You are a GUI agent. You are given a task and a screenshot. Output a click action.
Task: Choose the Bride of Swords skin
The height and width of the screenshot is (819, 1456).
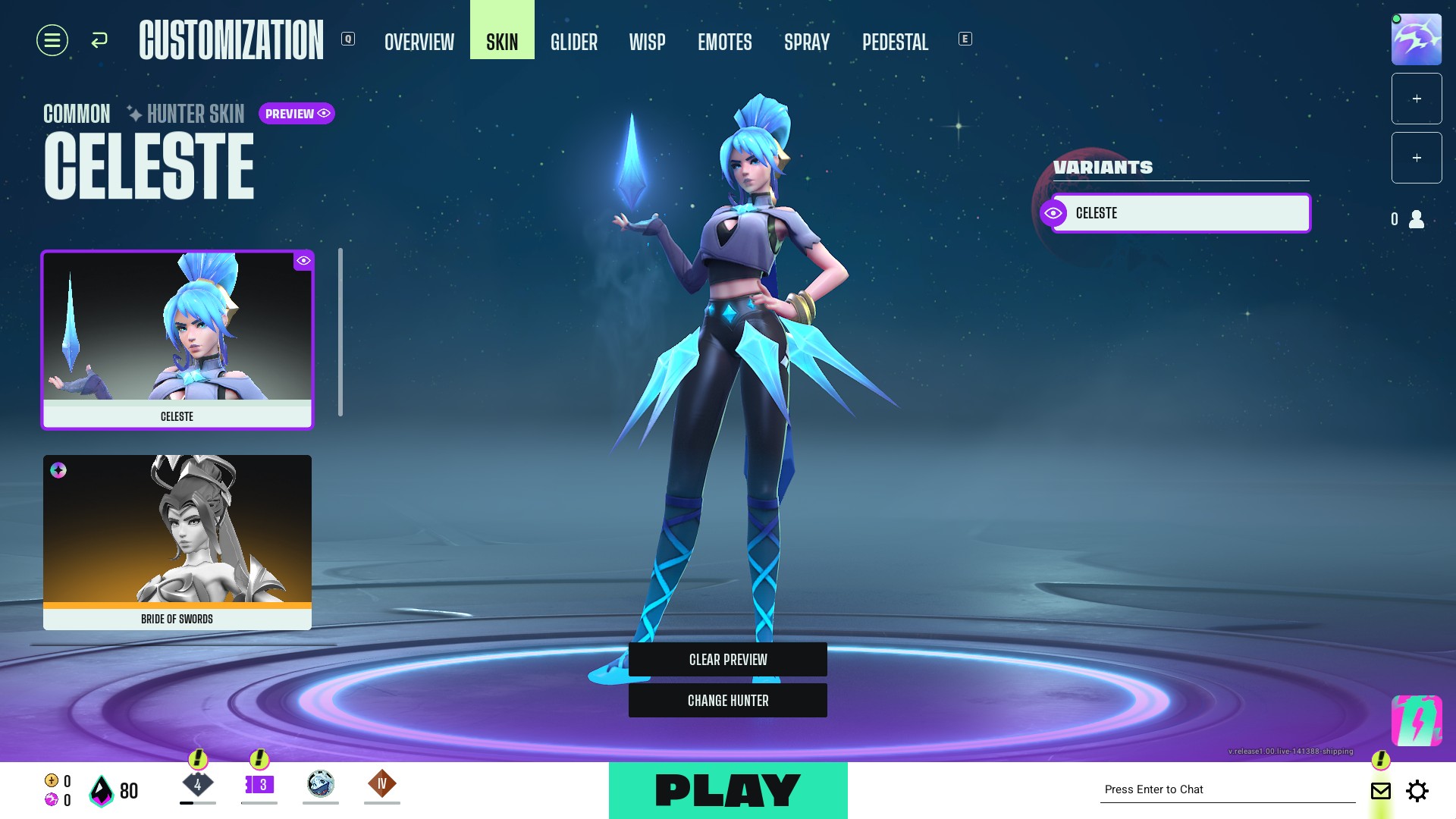click(177, 541)
